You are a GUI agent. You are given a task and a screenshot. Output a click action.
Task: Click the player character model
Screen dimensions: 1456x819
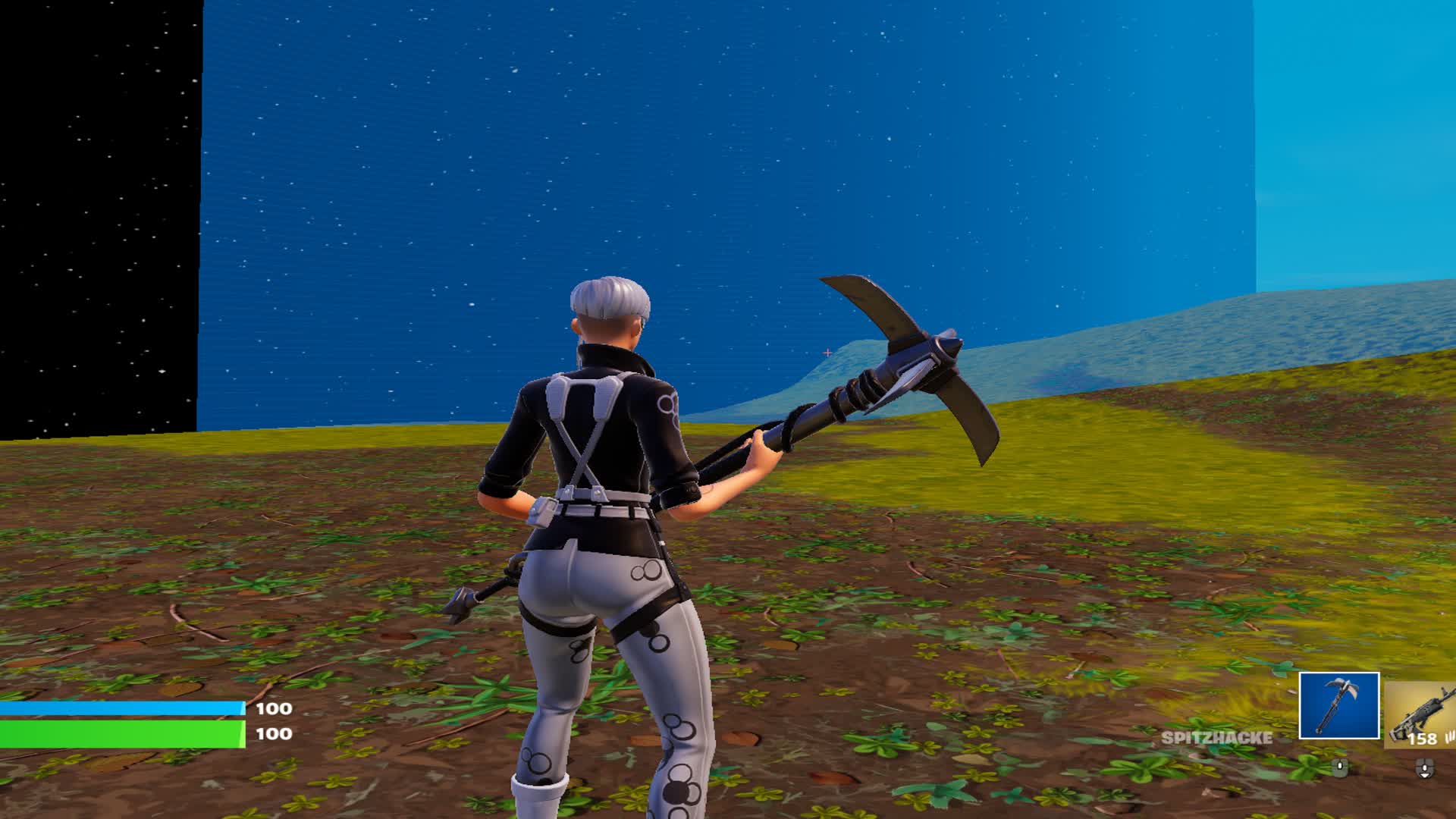point(607,531)
